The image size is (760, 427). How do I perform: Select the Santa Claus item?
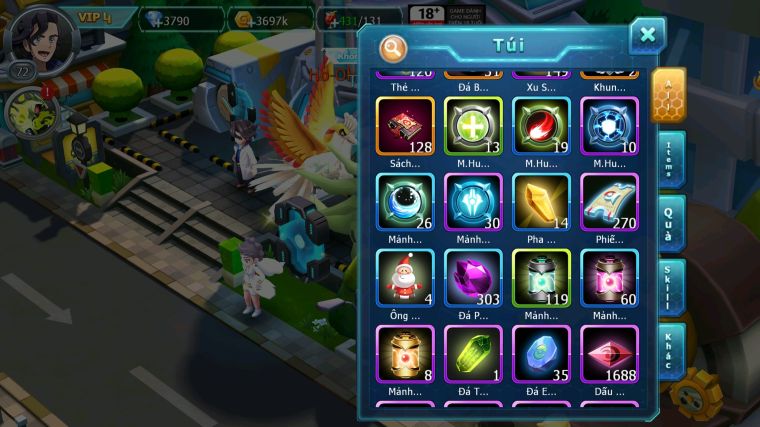405,277
